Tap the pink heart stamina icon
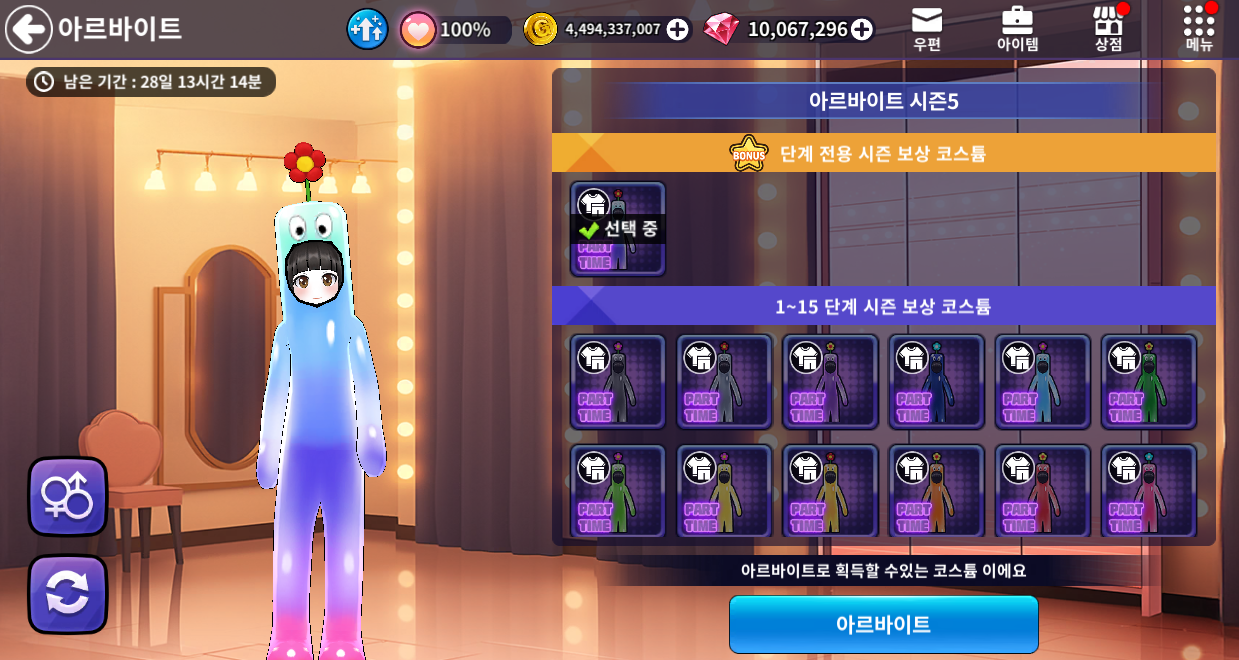The height and width of the screenshot is (660, 1239). click(418, 30)
